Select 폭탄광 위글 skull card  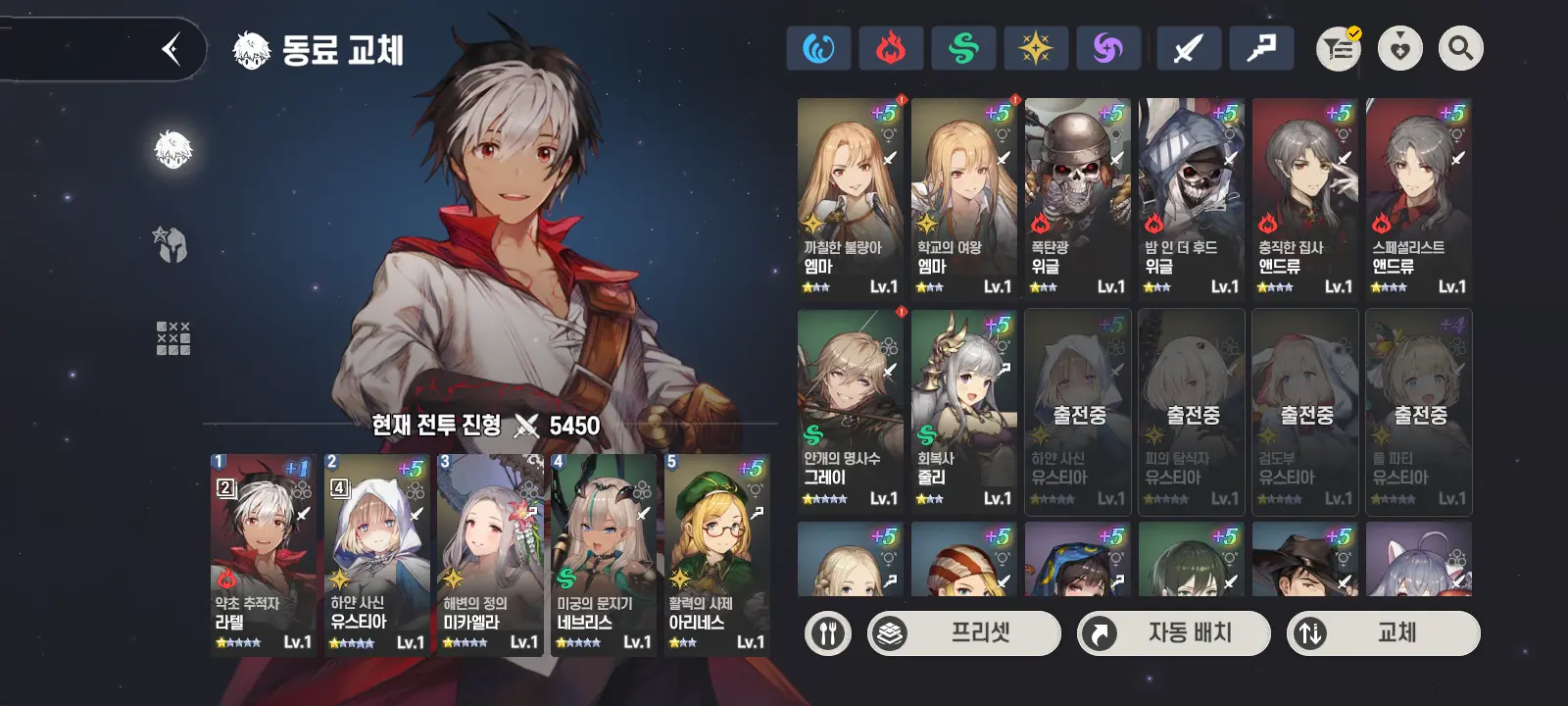(x=1077, y=198)
